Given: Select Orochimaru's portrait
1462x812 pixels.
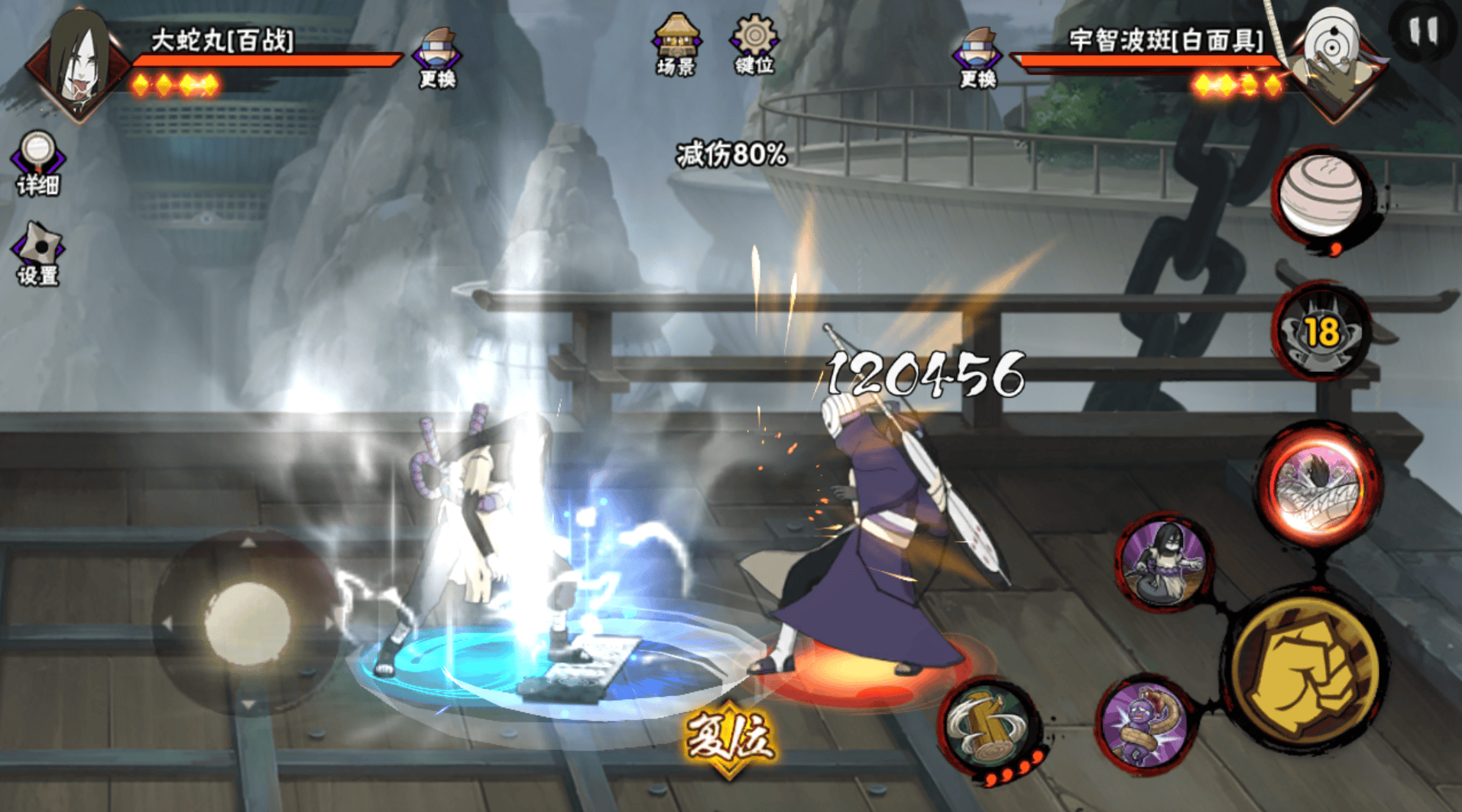Looking at the screenshot, I should [x=79, y=65].
